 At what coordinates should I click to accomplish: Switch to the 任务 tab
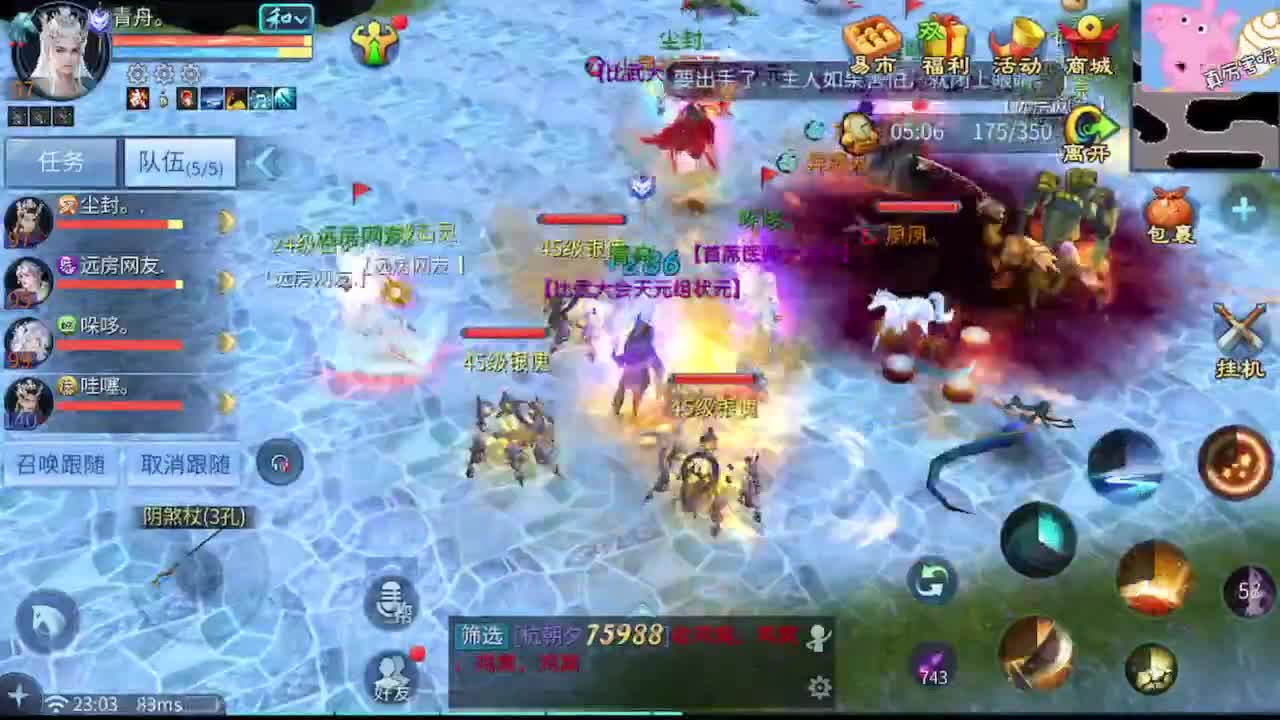coord(62,162)
